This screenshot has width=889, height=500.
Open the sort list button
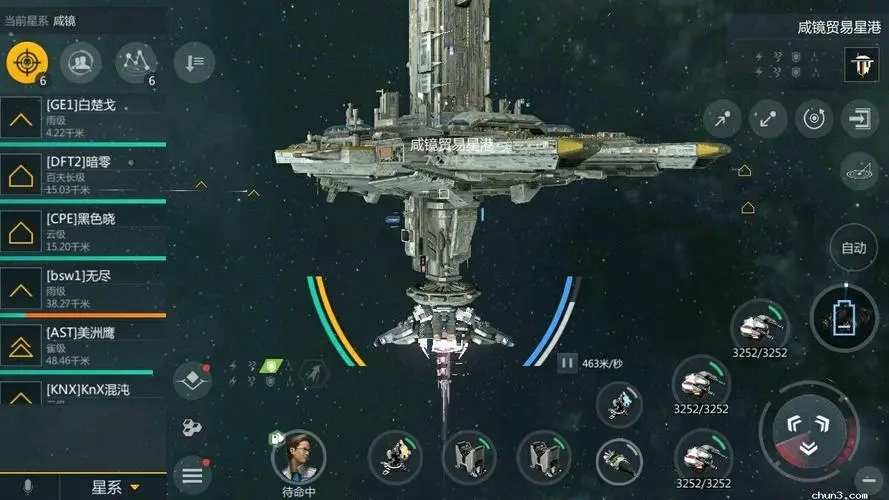coord(193,63)
